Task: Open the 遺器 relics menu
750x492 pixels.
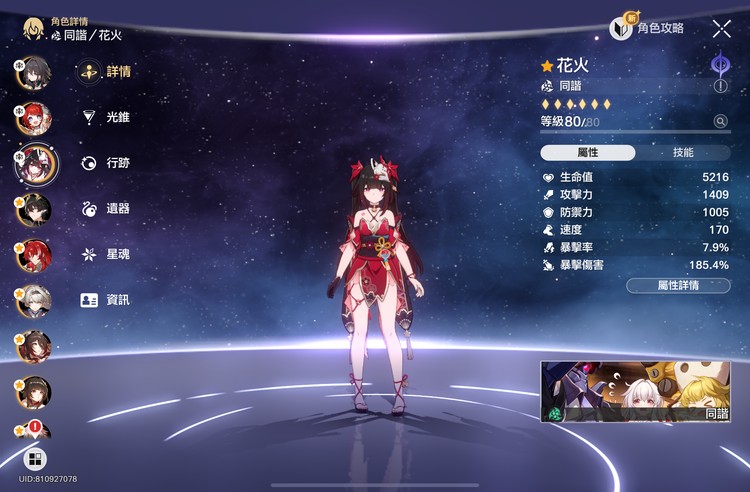Action: (x=105, y=209)
